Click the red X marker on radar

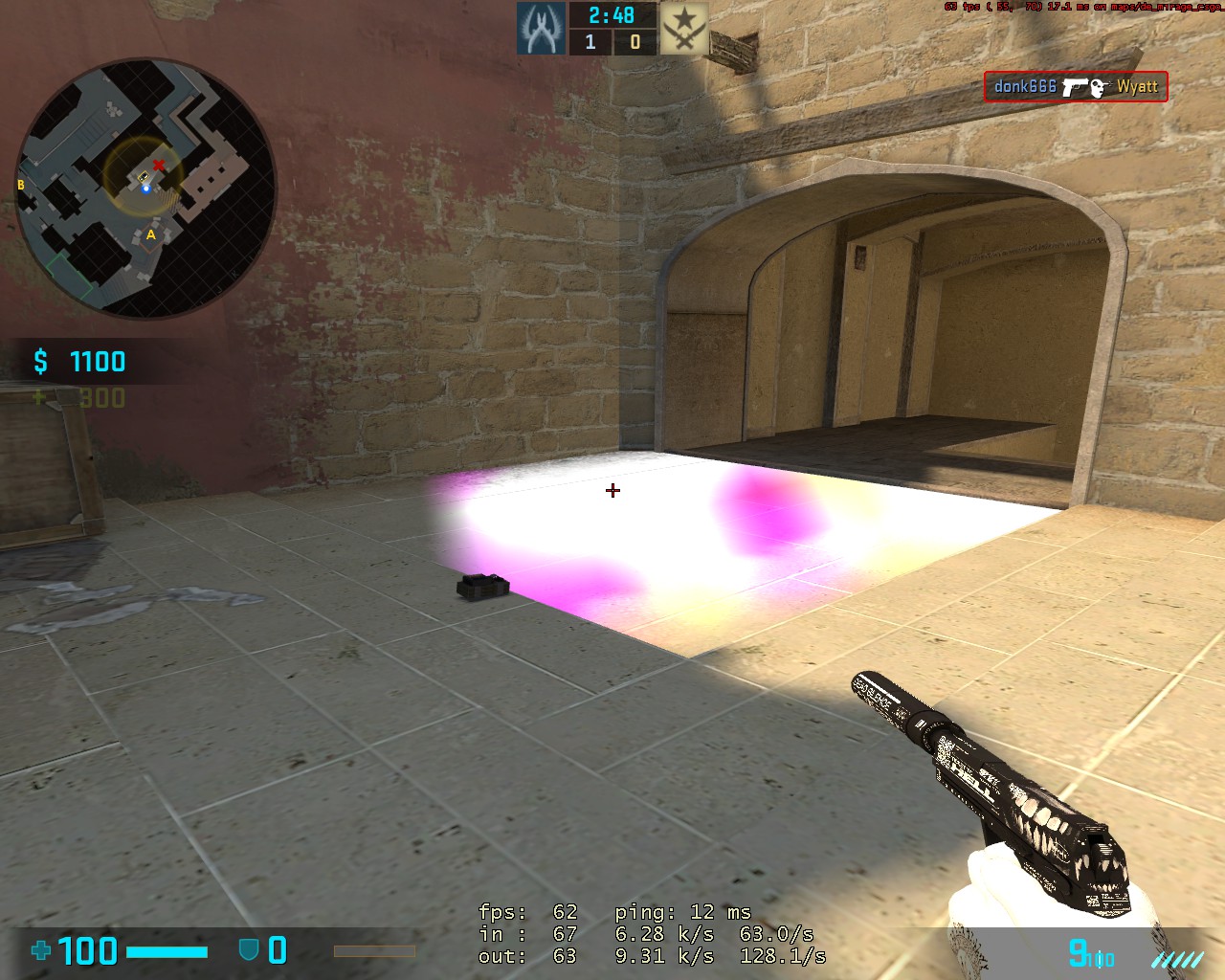[x=159, y=166]
